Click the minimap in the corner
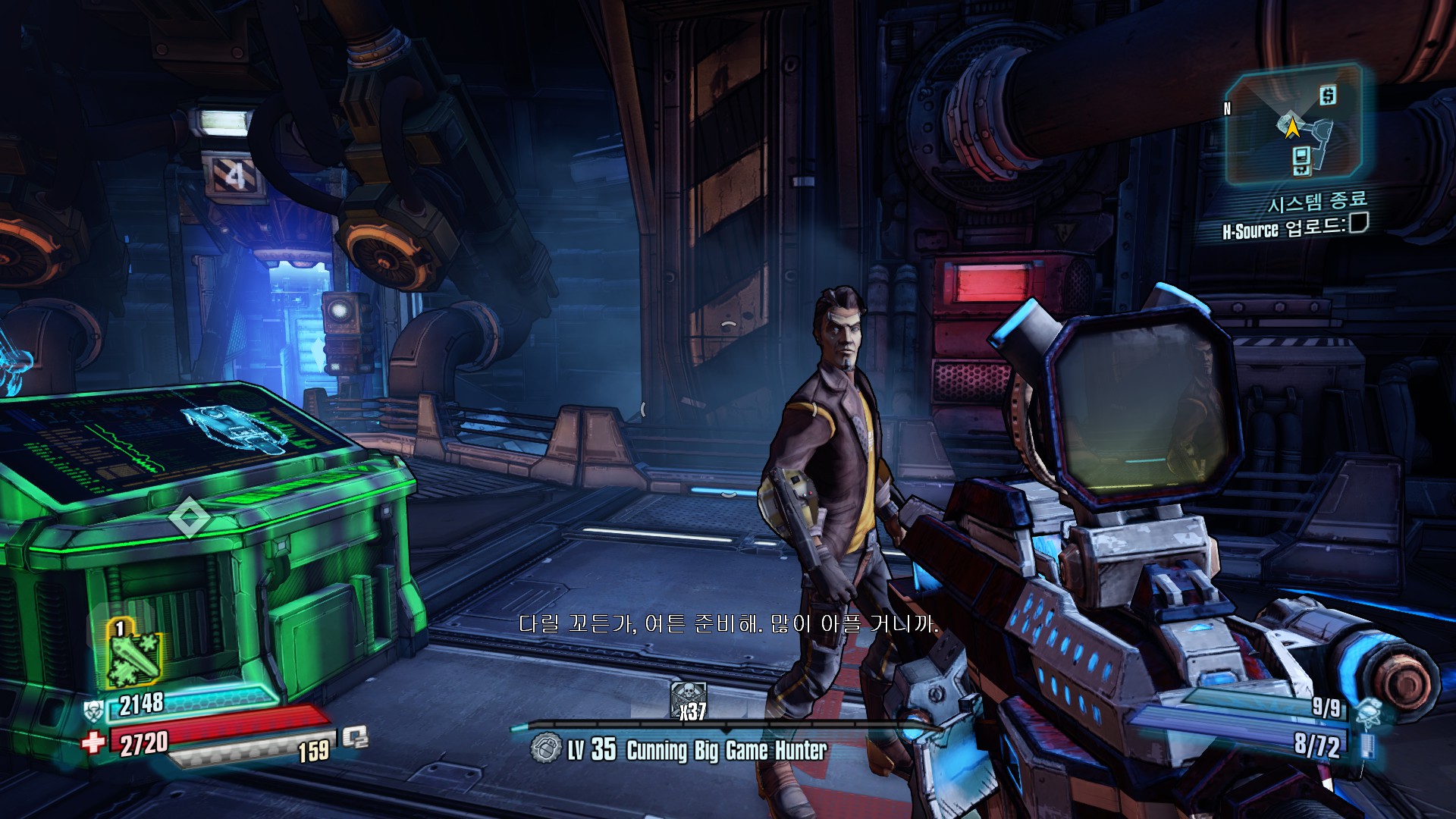This screenshot has width=1456, height=819. click(x=1292, y=125)
